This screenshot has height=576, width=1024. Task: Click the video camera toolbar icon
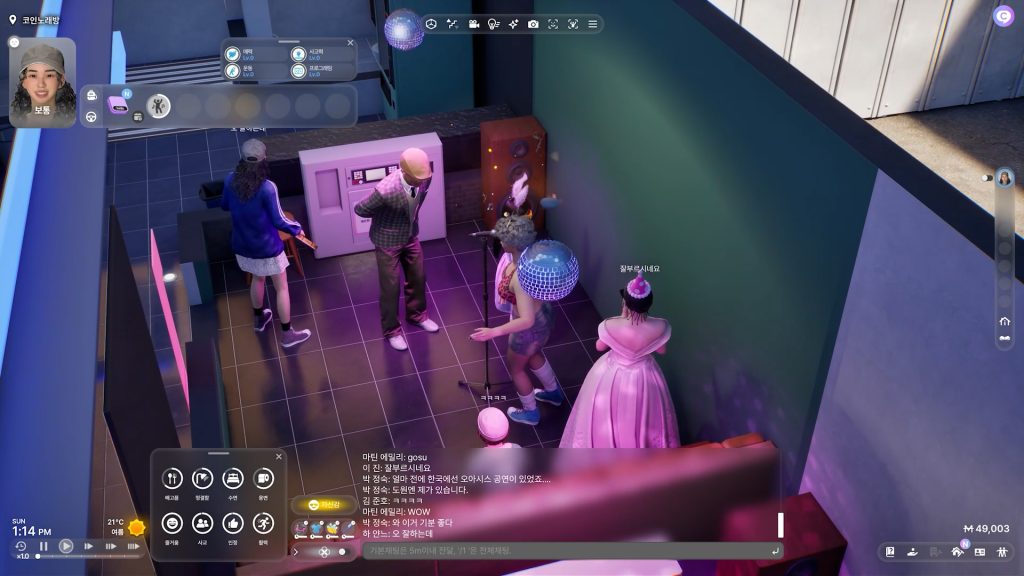point(473,24)
